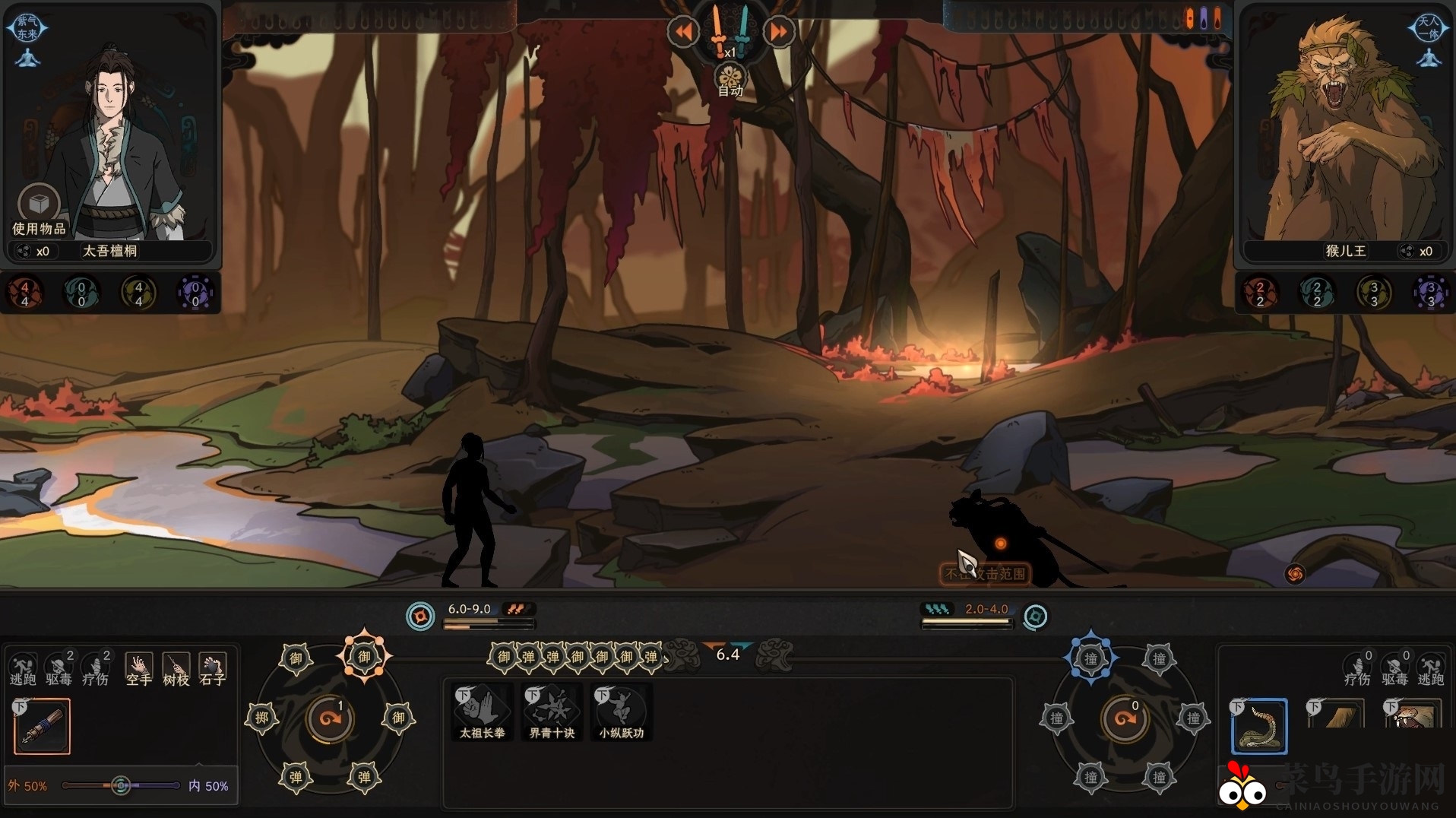Select the enemy's snake tail weapon slot
This screenshot has height=818, width=1456.
[1259, 726]
